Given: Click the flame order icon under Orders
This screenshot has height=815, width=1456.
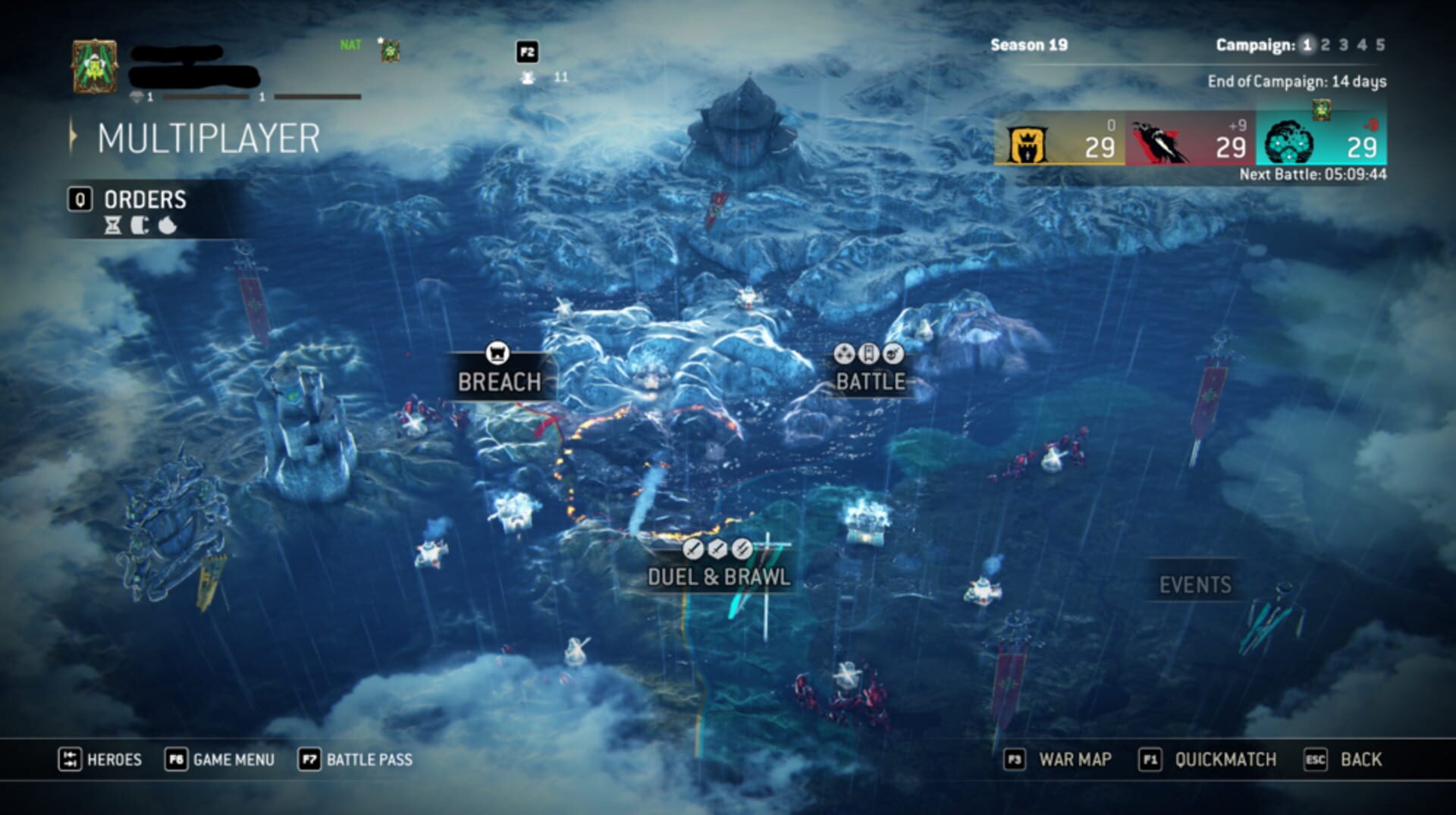Looking at the screenshot, I should [x=165, y=225].
